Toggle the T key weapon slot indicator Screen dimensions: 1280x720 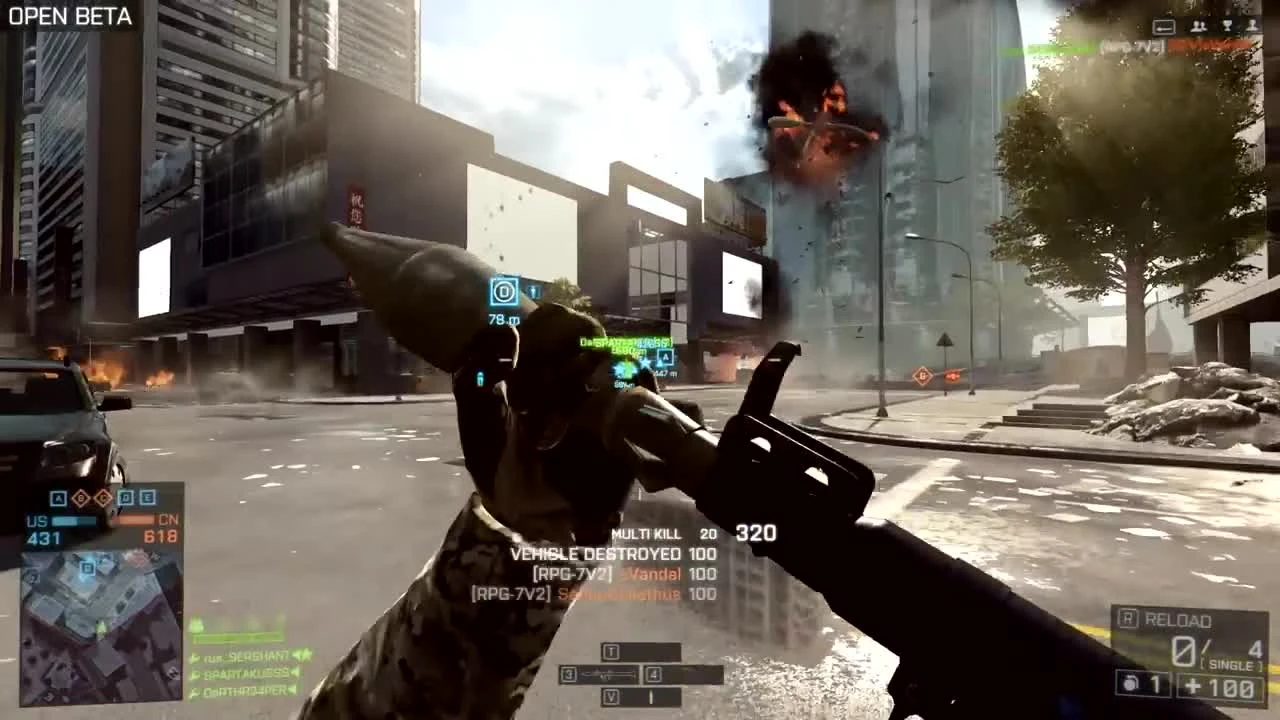click(611, 652)
